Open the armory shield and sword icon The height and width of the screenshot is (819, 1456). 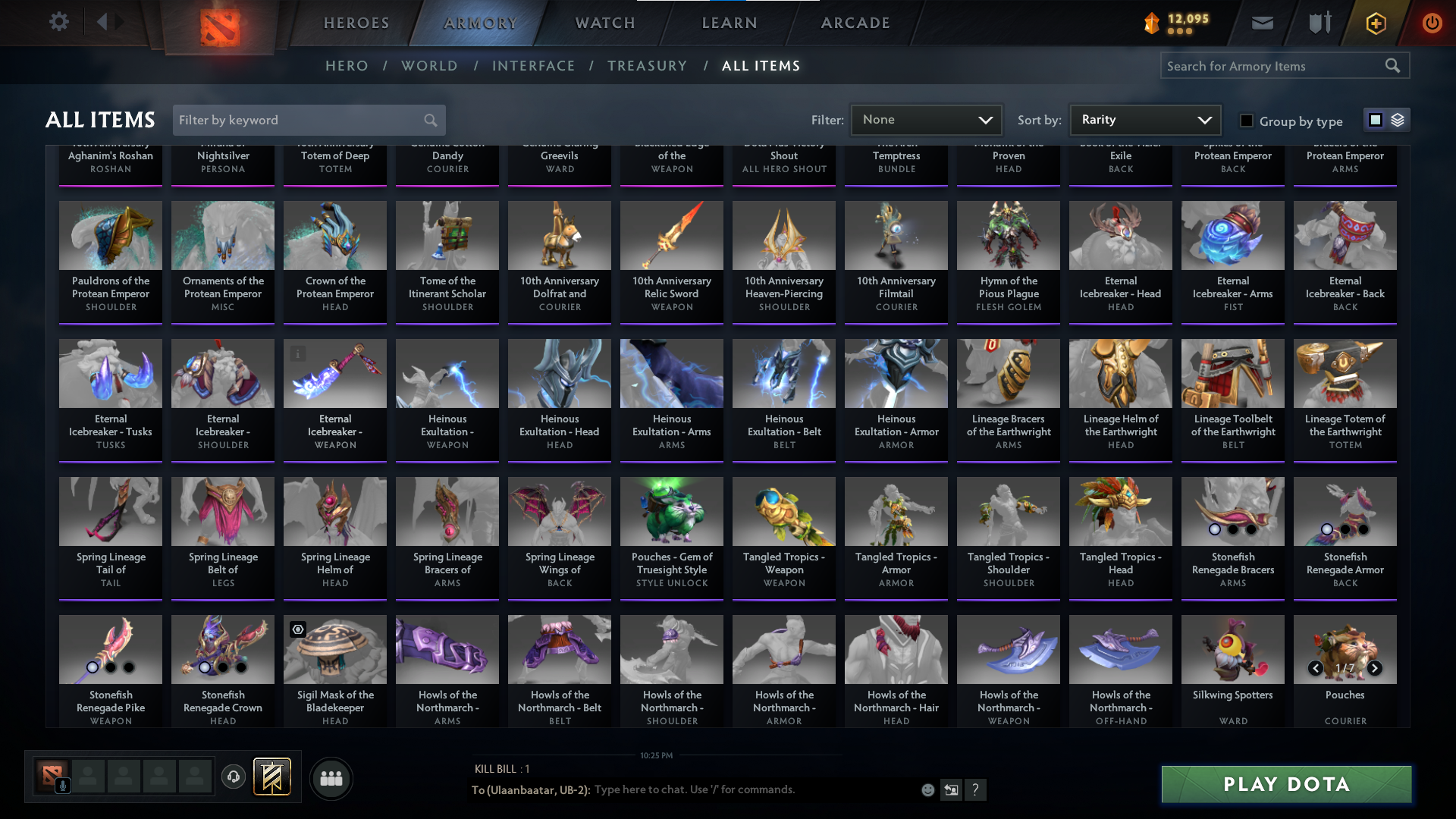coord(1319,23)
